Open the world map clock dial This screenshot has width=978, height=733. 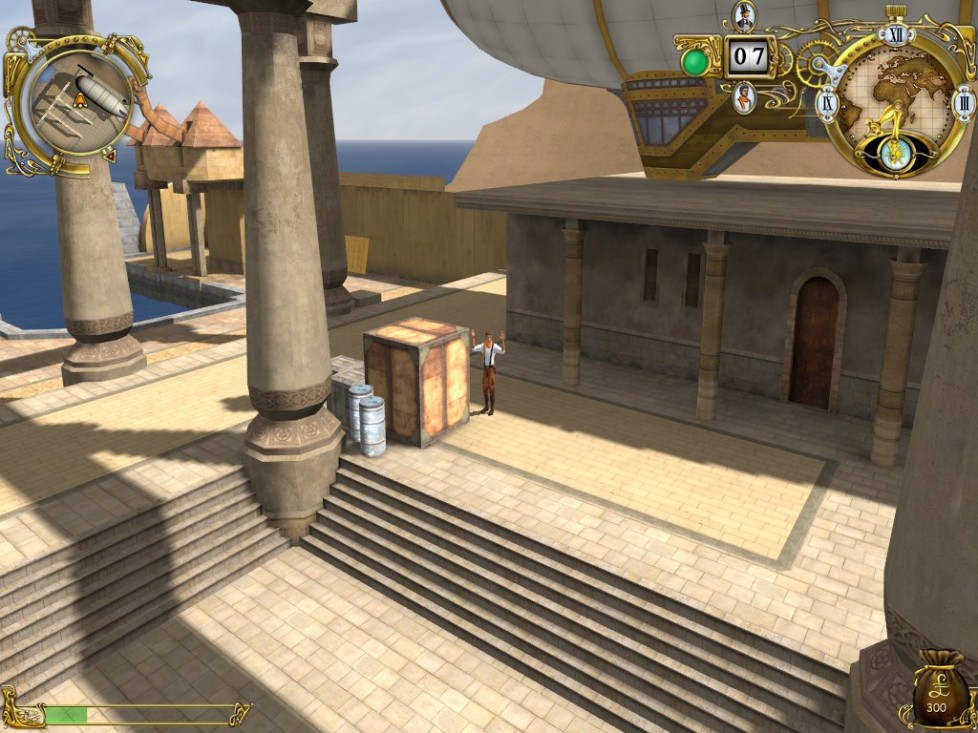click(893, 102)
